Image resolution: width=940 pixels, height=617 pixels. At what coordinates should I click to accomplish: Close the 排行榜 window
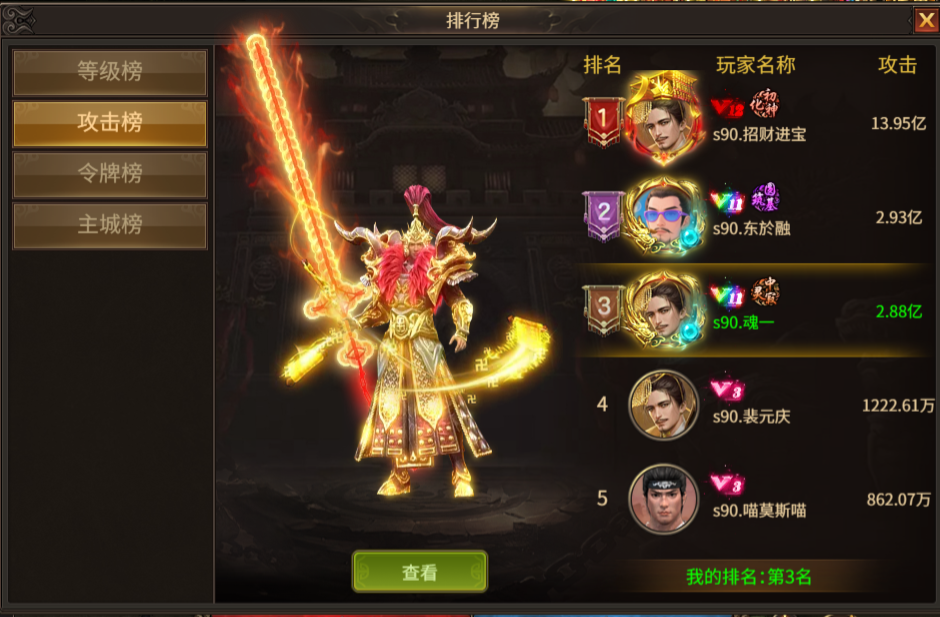pyautogui.click(x=926, y=21)
